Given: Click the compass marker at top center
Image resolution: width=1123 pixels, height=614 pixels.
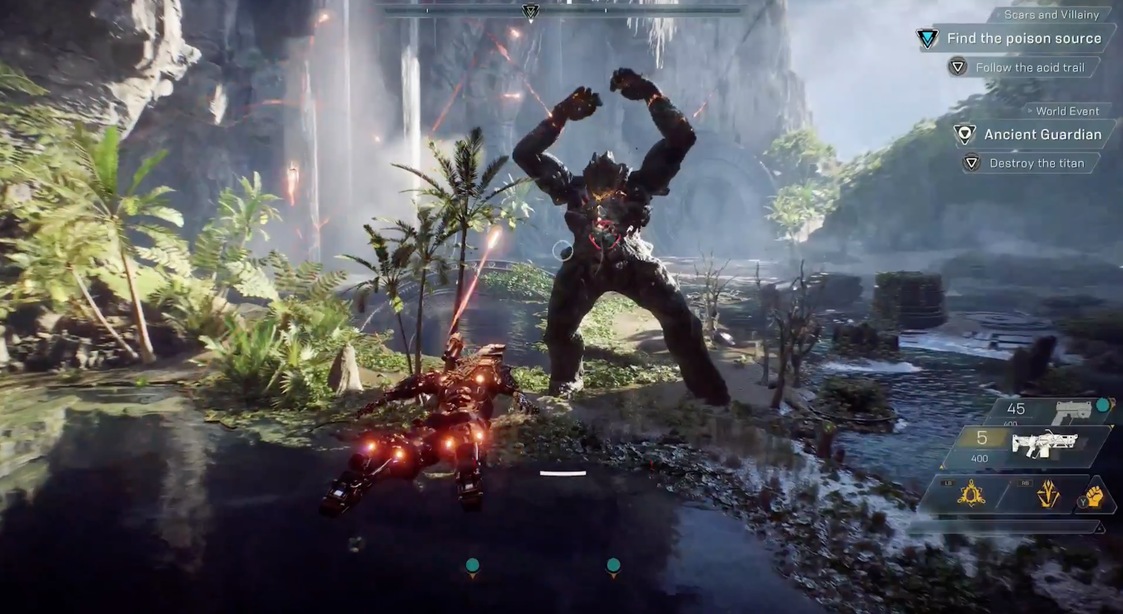Looking at the screenshot, I should 530,12.
